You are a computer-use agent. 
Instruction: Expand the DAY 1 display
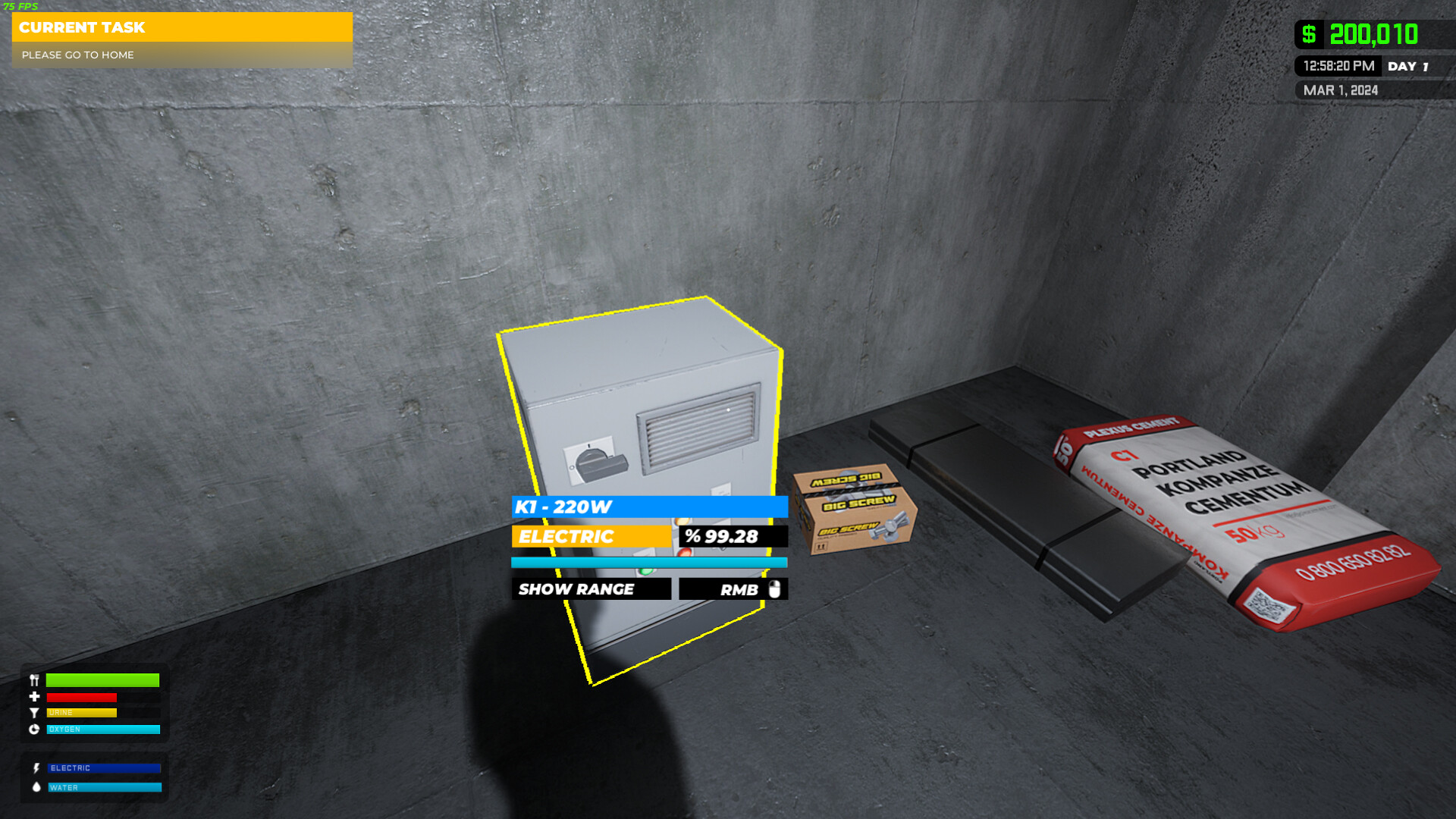1410,66
